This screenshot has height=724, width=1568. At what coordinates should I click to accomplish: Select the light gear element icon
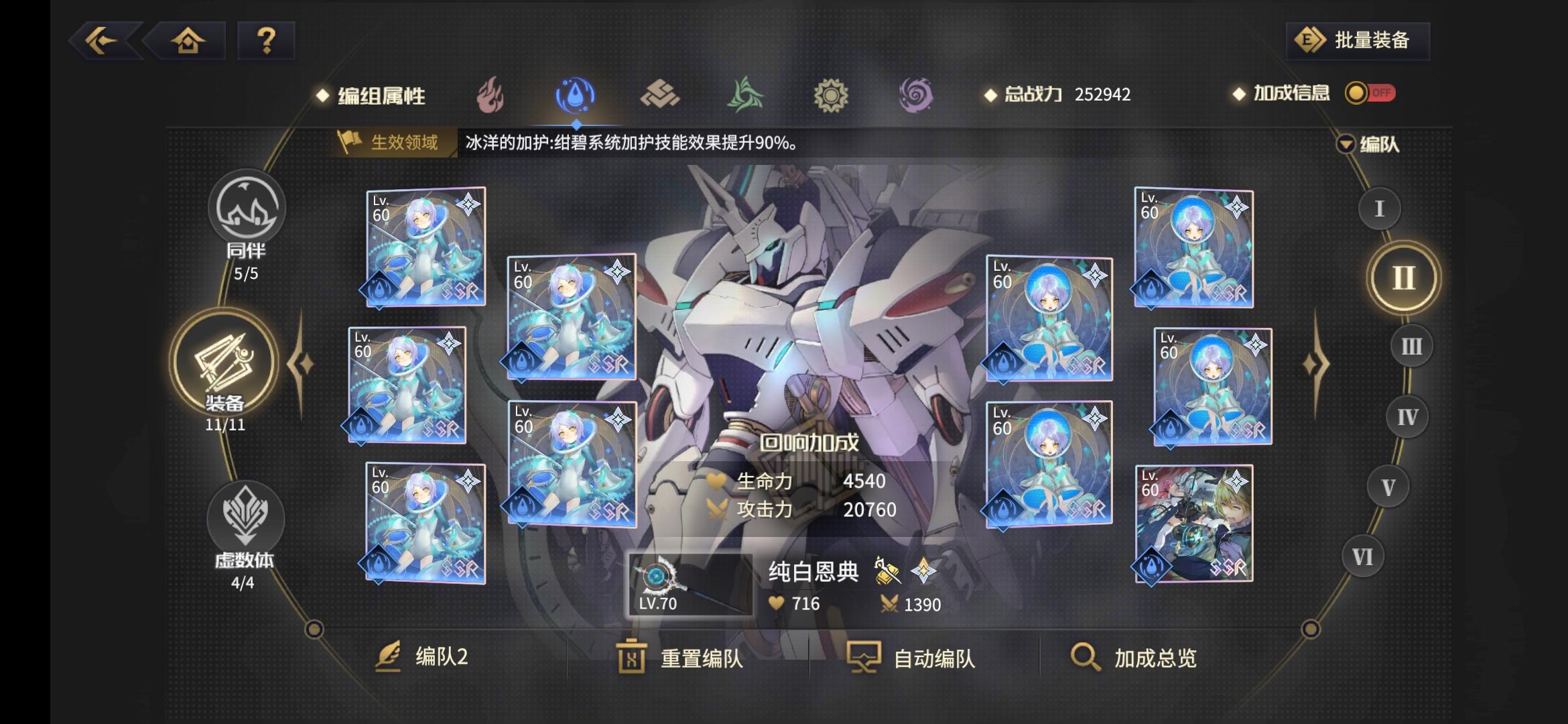(x=831, y=95)
